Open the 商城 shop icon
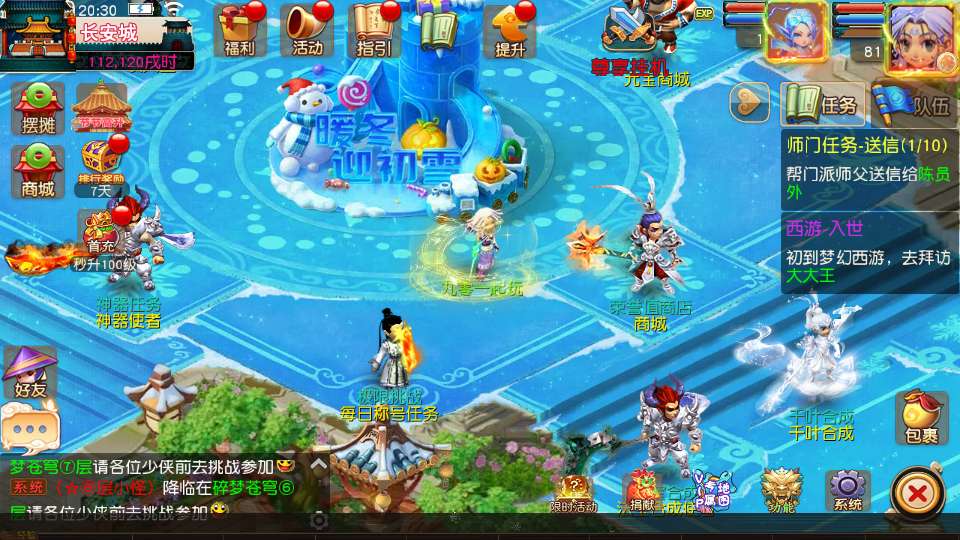 (x=38, y=168)
